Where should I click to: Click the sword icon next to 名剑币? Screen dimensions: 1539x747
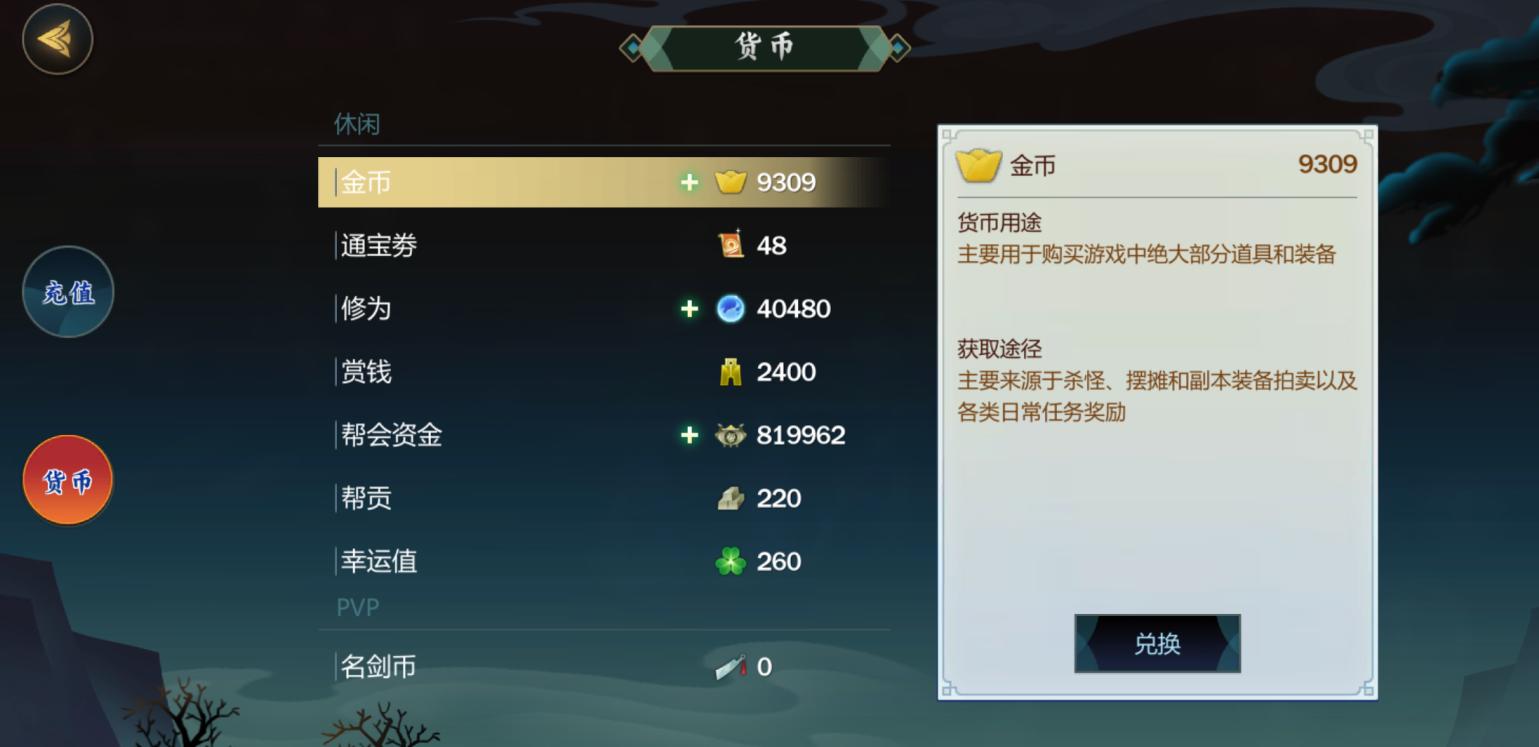click(x=731, y=667)
